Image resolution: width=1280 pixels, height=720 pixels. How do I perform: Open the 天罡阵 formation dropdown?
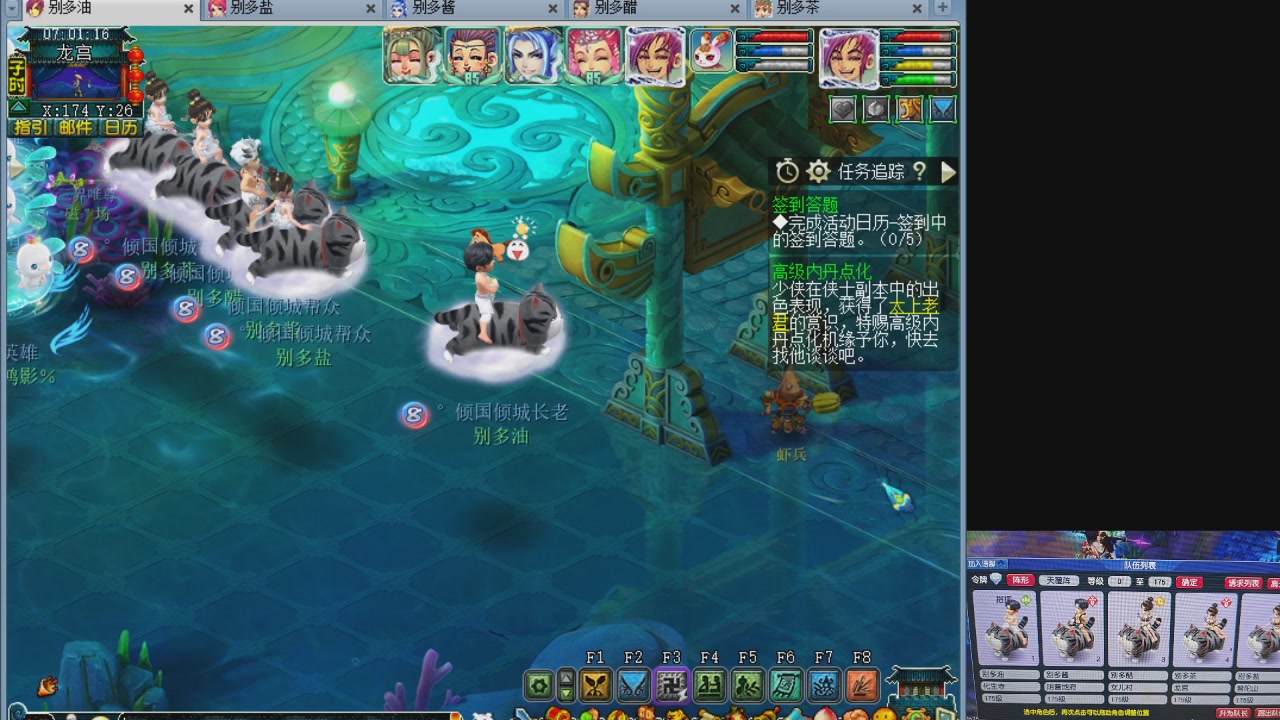pyautogui.click(x=1059, y=580)
